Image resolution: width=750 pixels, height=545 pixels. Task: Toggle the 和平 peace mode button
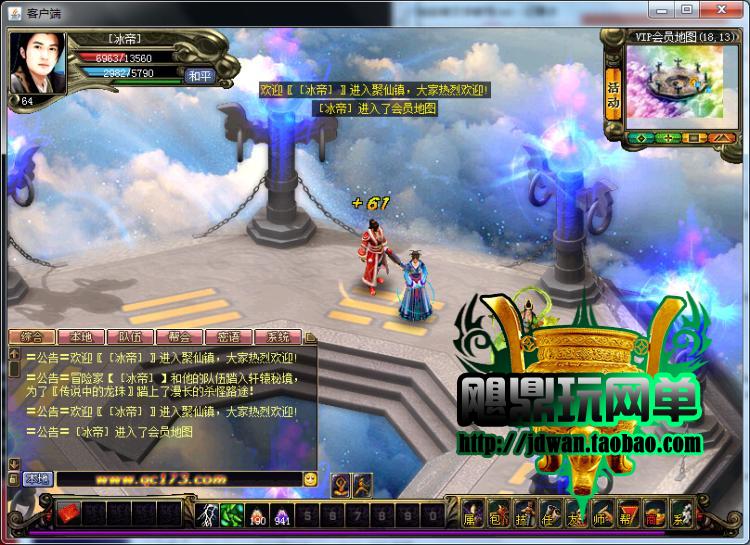click(197, 74)
